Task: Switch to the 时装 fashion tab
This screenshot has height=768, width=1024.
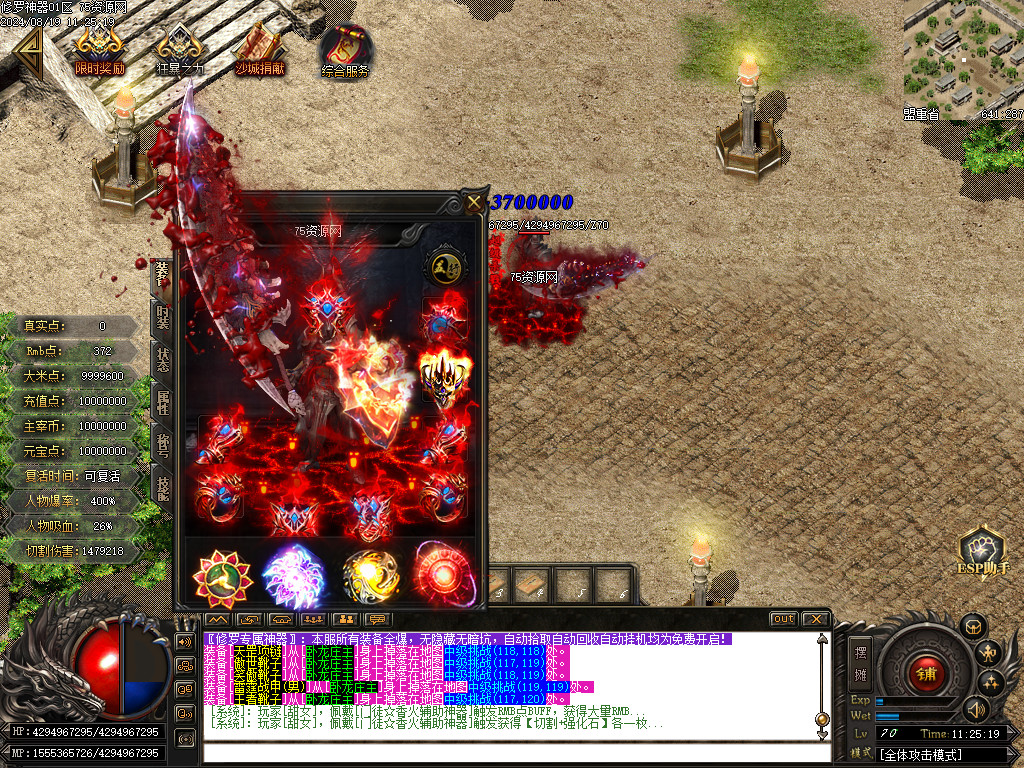Action: (x=162, y=316)
